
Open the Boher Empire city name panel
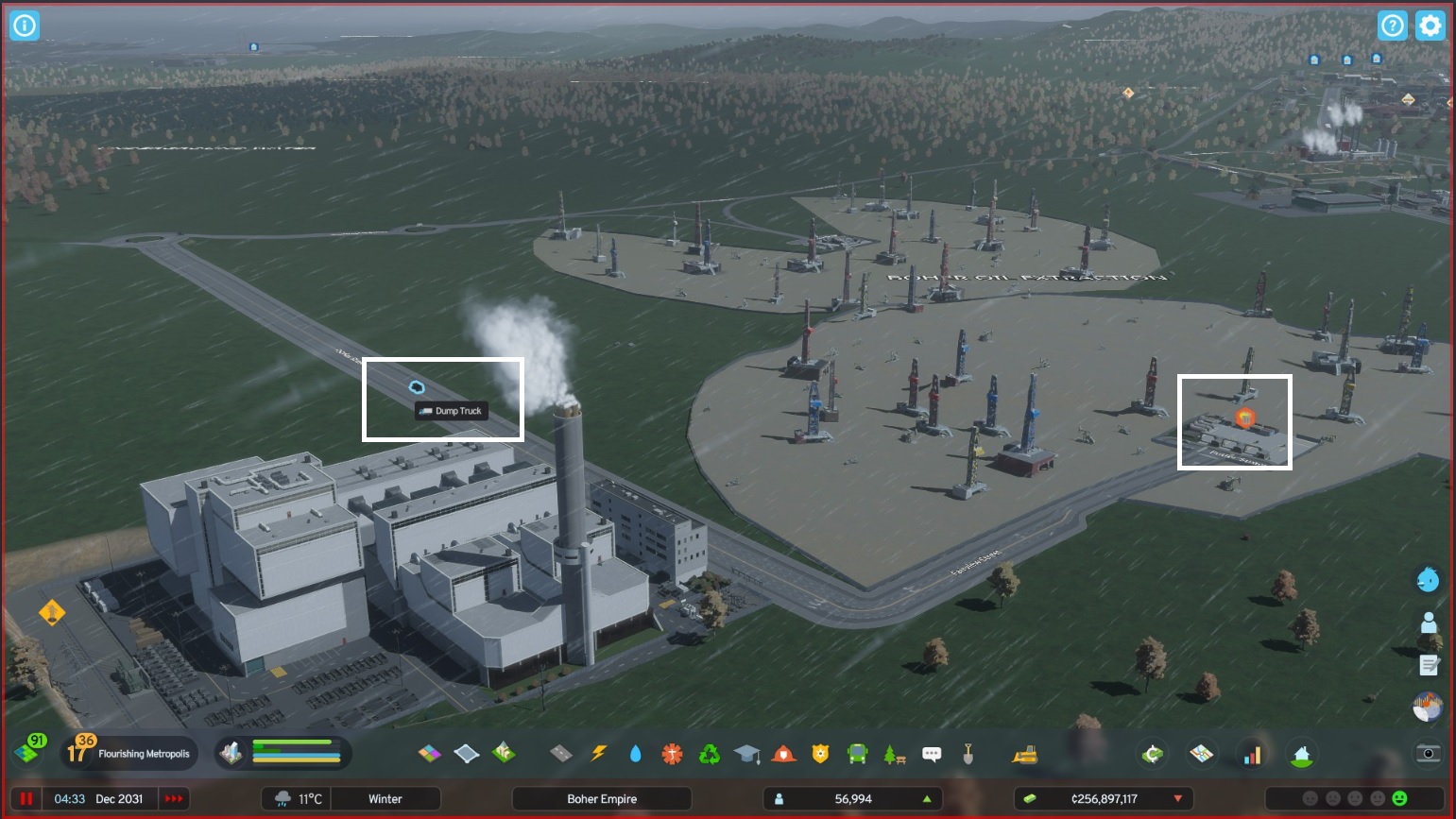(601, 798)
